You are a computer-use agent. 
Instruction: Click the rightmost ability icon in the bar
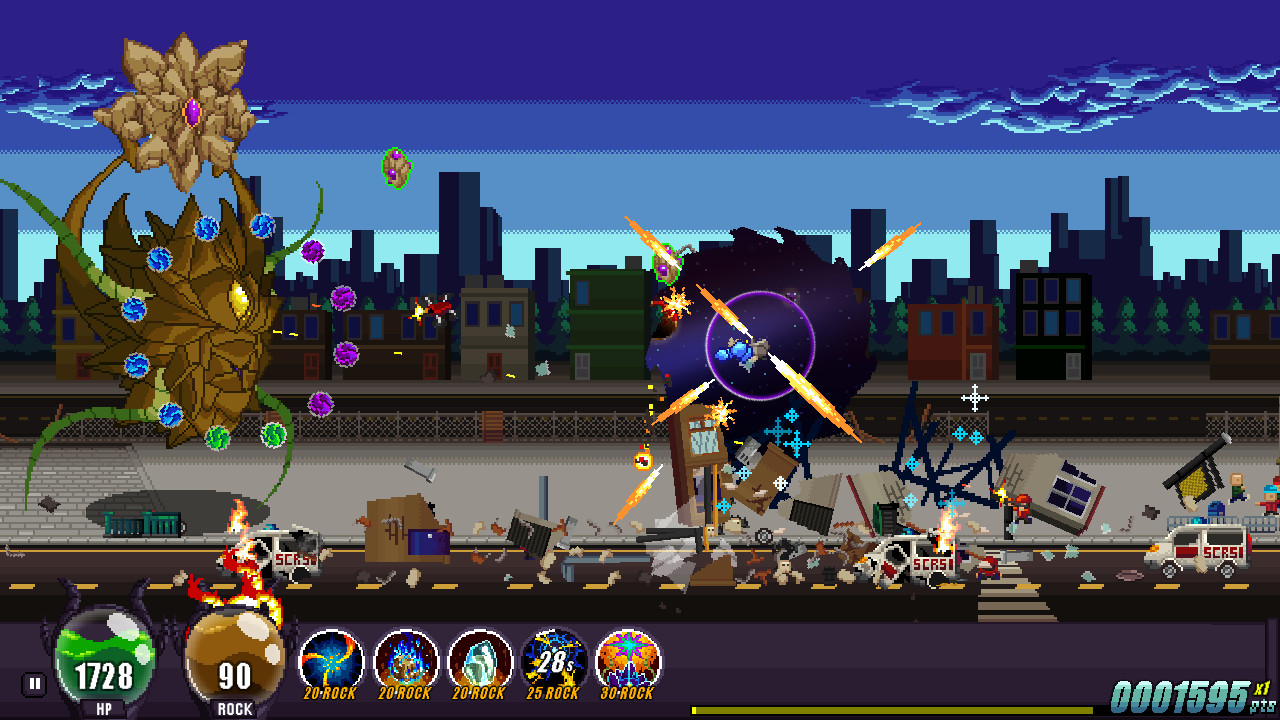628,658
